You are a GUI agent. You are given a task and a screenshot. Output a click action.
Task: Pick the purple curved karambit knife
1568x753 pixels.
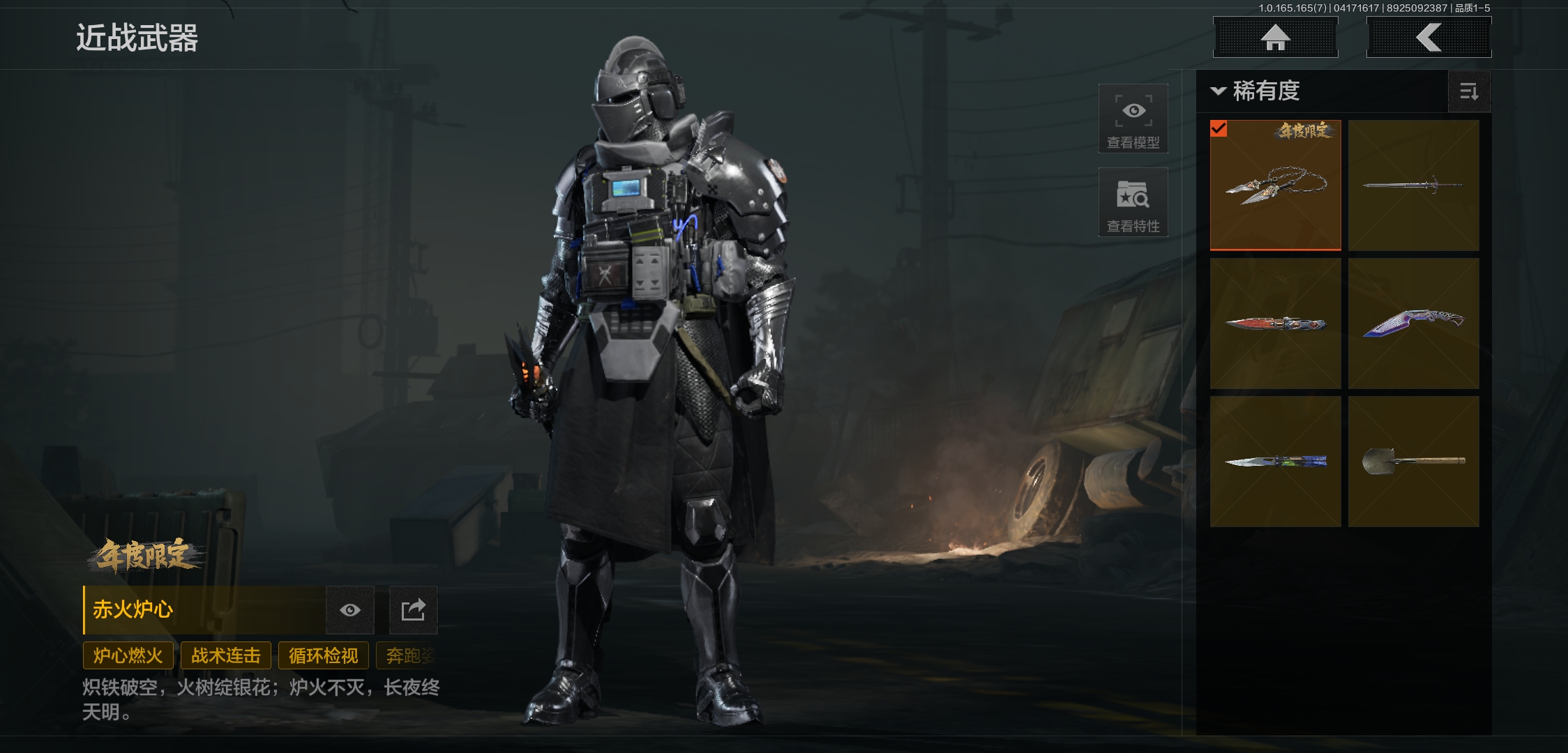(1413, 324)
